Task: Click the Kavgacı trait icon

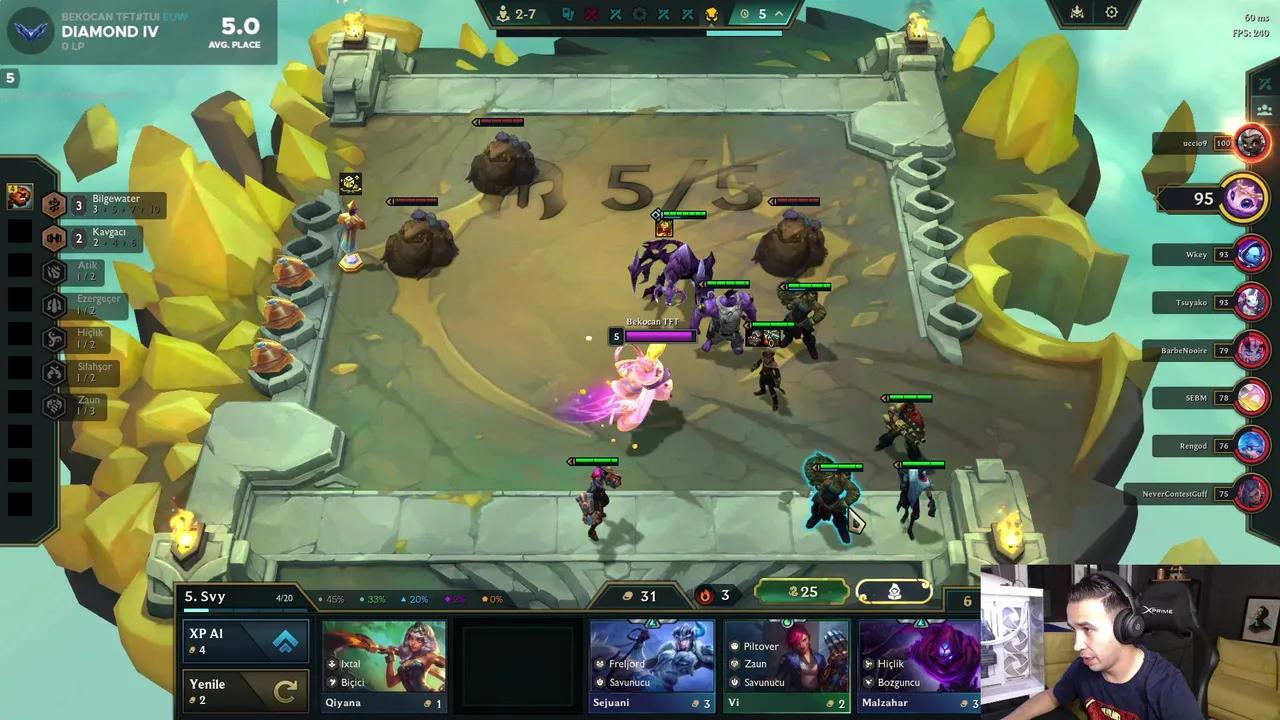Action: point(55,238)
